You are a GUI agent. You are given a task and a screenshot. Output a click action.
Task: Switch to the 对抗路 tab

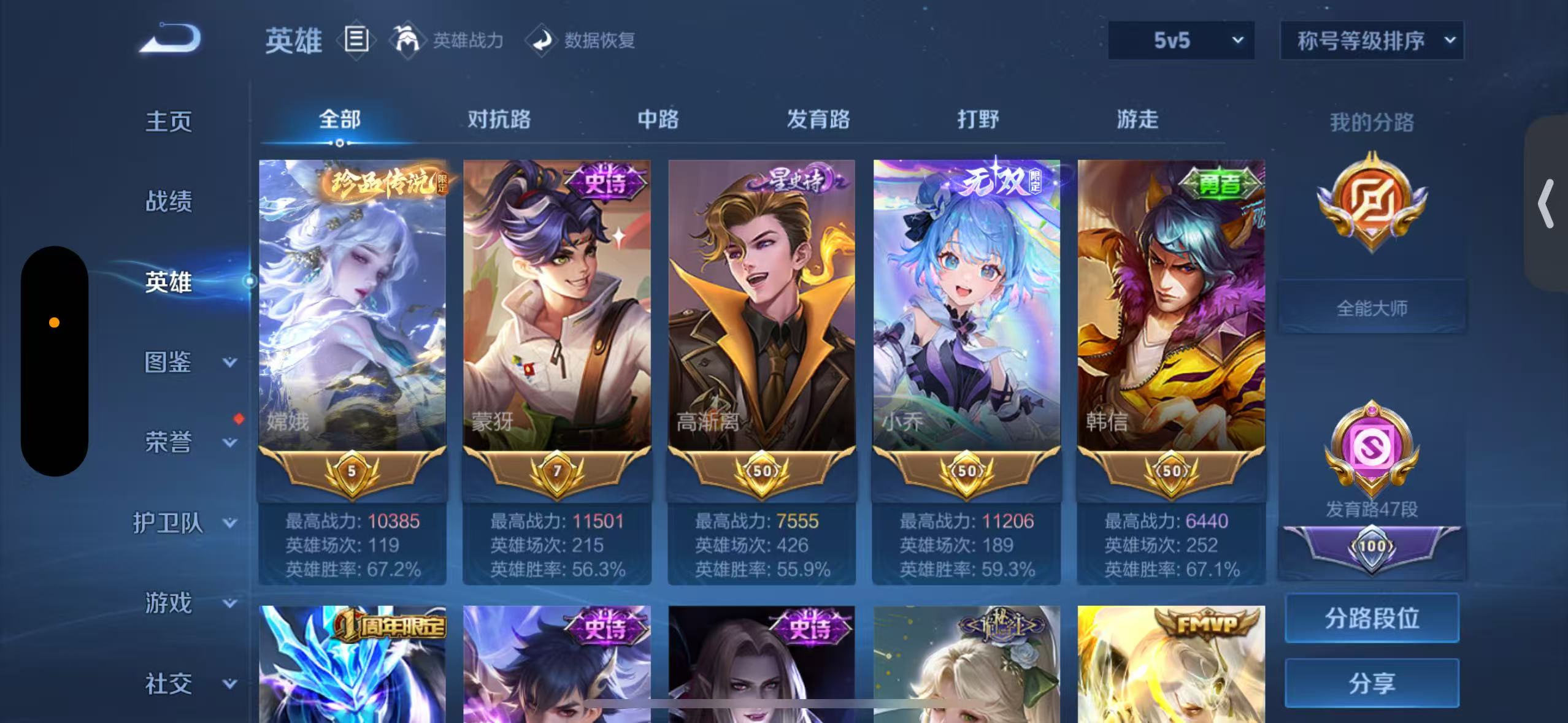[499, 120]
